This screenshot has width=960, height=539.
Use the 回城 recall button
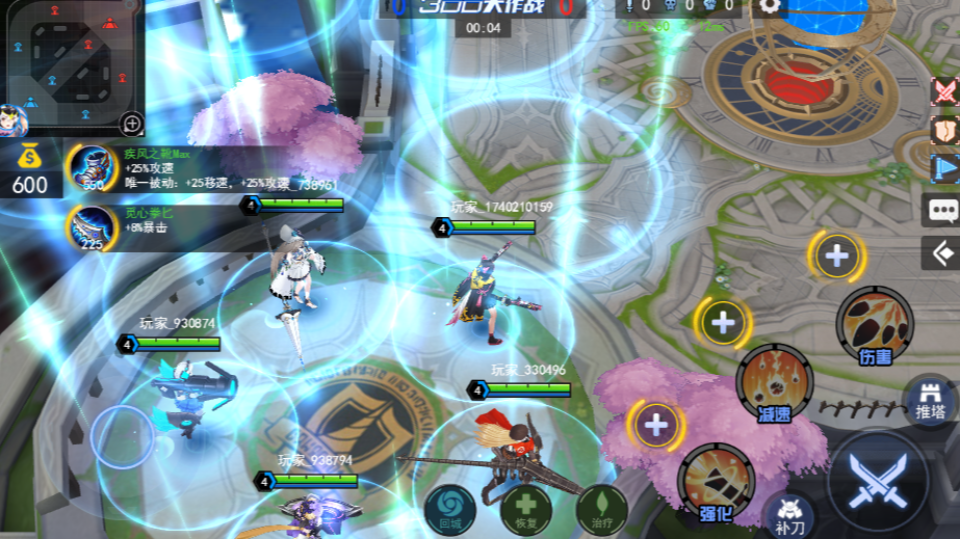point(449,508)
